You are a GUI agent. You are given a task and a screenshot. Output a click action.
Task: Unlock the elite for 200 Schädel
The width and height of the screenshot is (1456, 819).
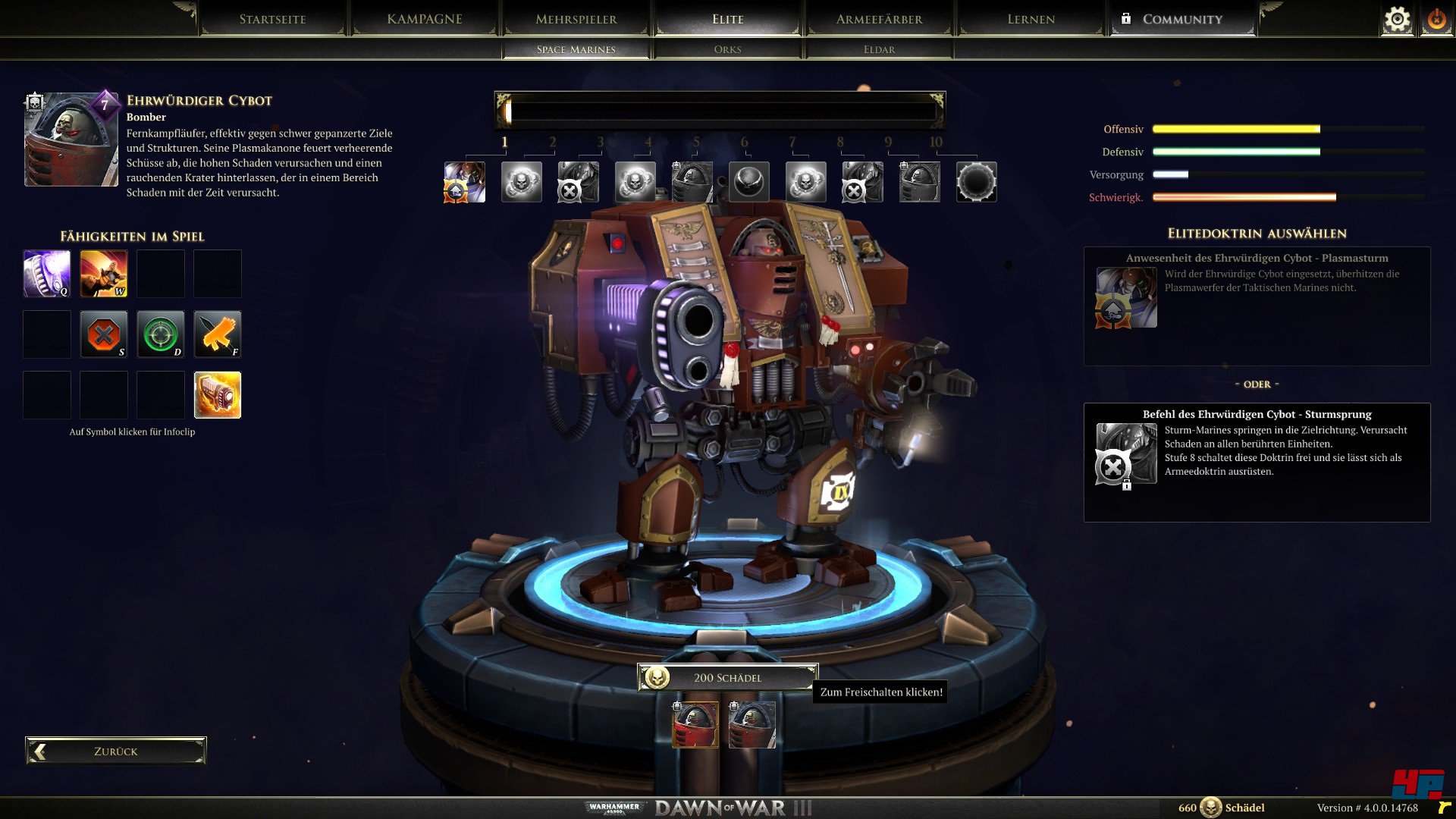click(726, 677)
